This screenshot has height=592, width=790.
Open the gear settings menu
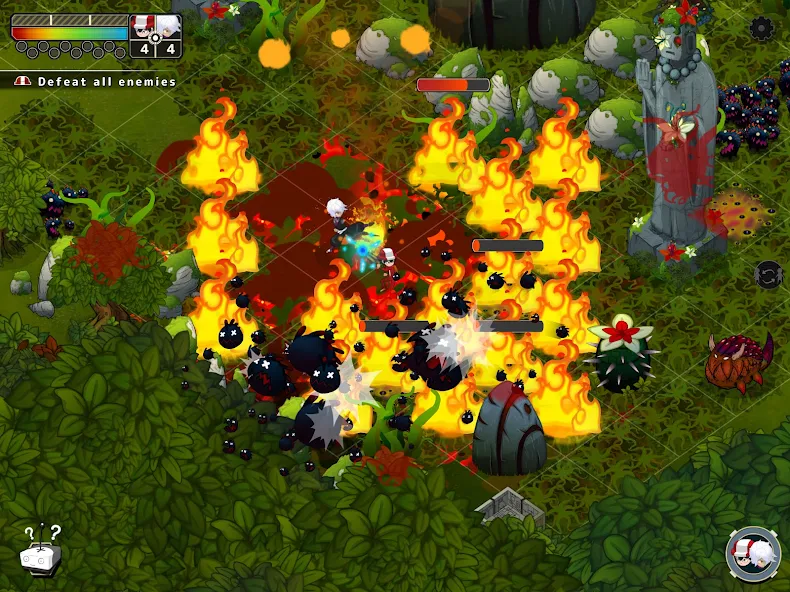point(762,28)
